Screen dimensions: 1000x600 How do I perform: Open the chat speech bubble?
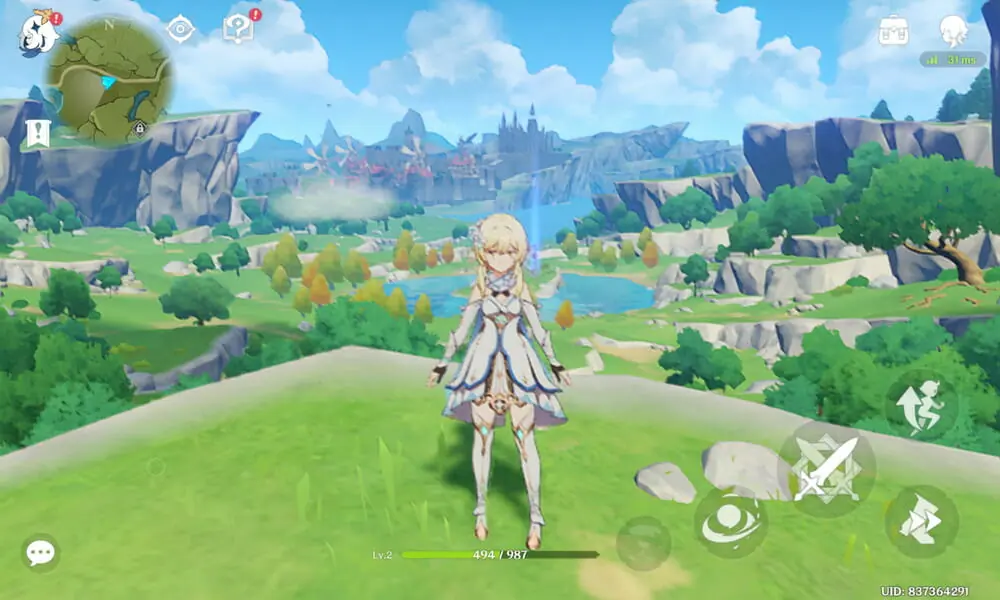(x=40, y=552)
